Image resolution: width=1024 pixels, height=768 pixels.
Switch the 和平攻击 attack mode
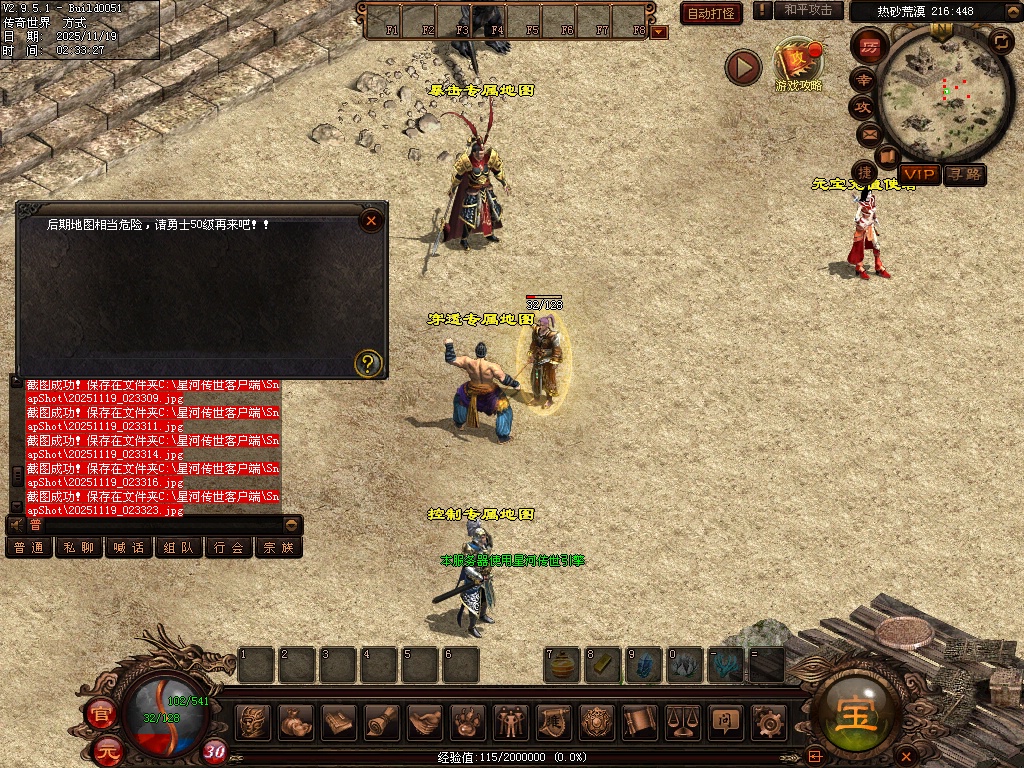(808, 10)
